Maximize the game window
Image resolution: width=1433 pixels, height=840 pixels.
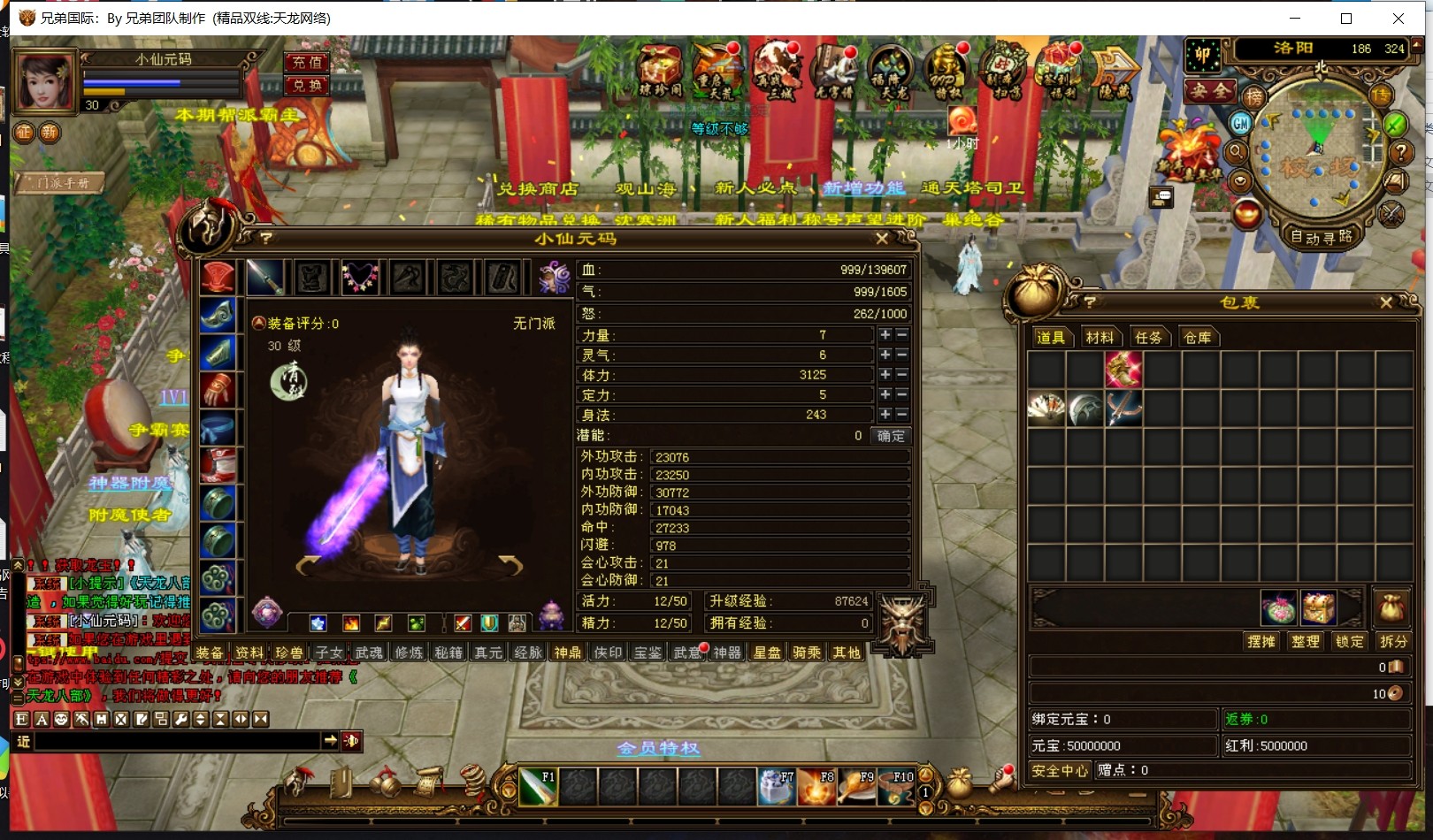tap(1345, 19)
